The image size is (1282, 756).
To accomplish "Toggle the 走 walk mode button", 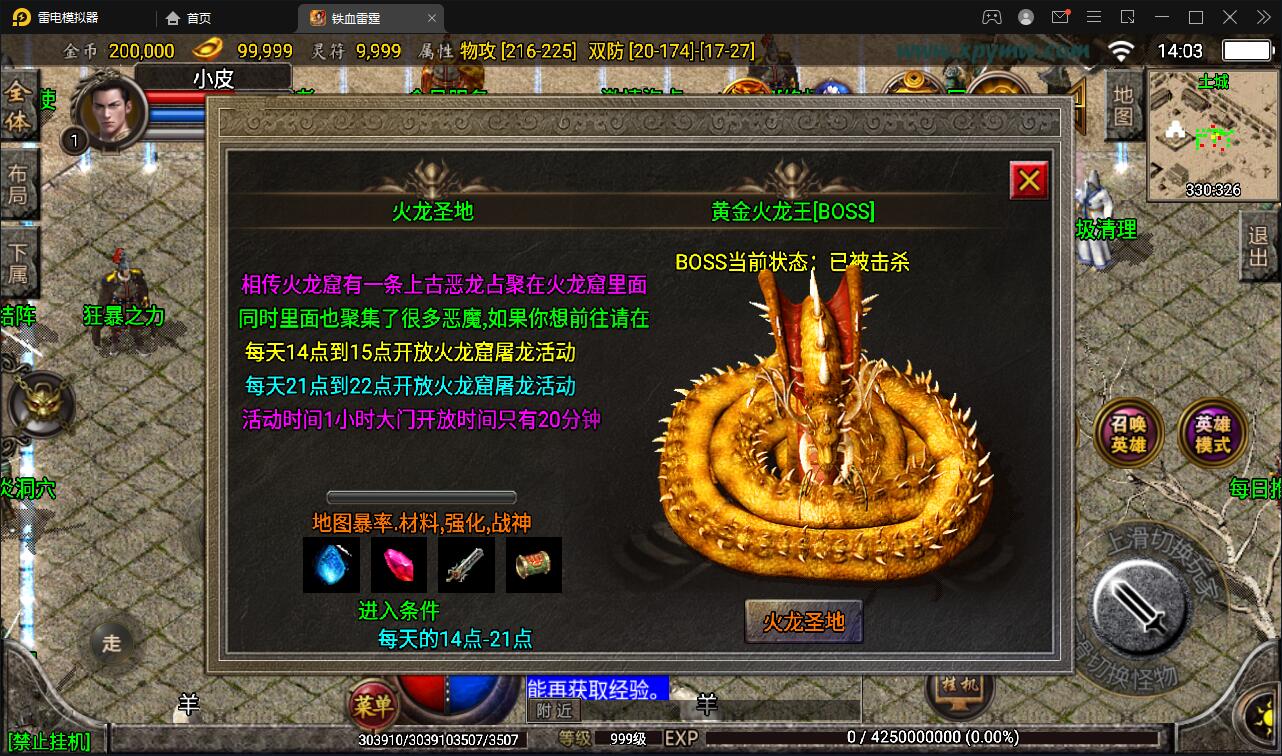I will click(x=112, y=645).
